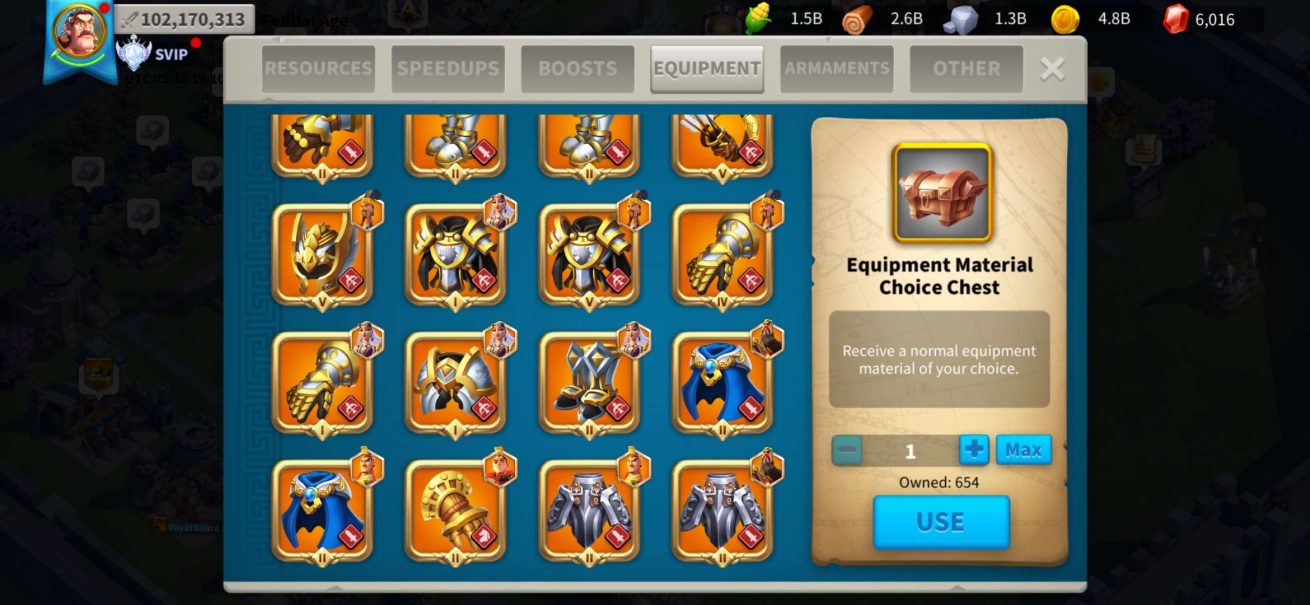Screen dimensions: 1310x605
Task: Select the golden winged helmet item
Action: click(x=322, y=255)
